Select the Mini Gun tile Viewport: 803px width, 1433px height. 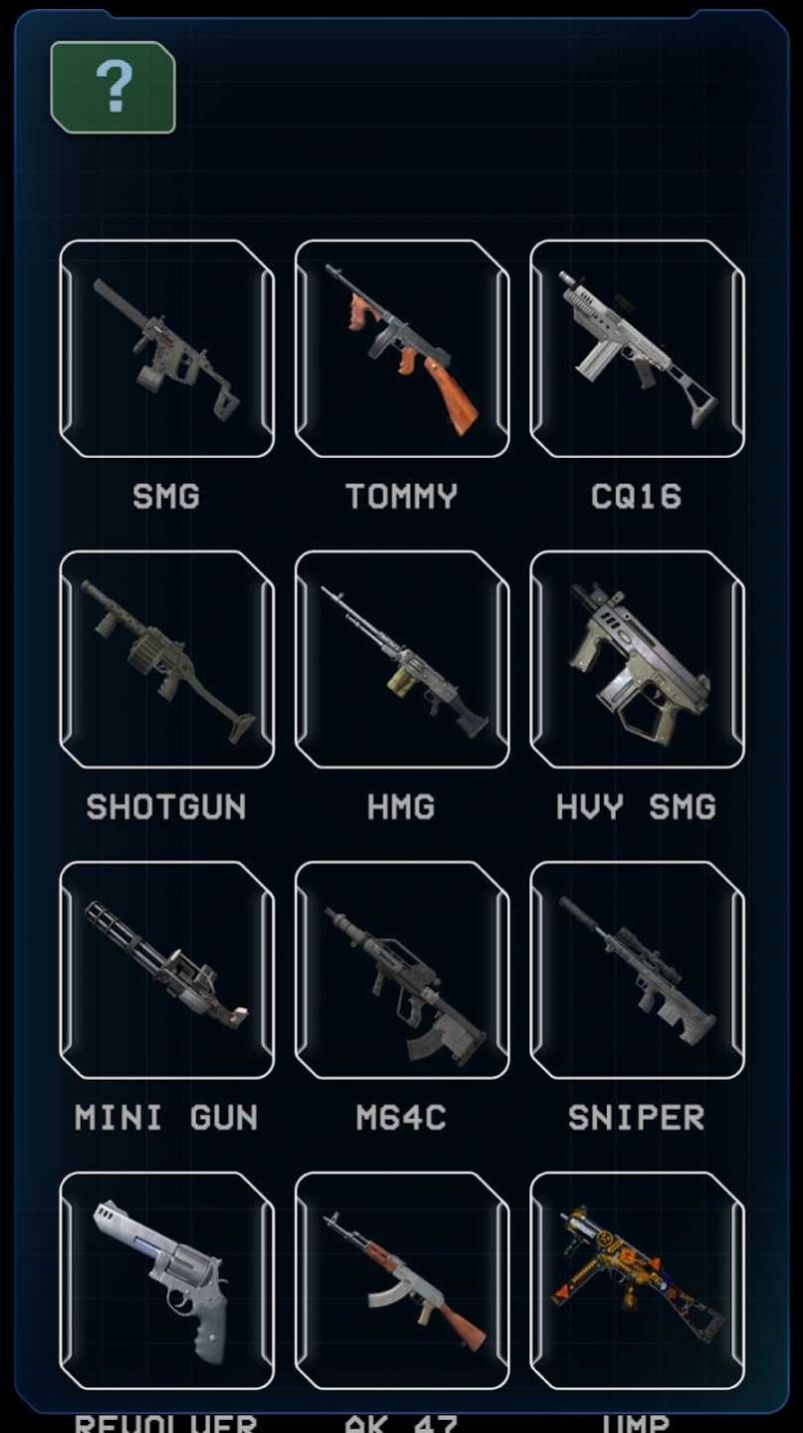[166, 970]
